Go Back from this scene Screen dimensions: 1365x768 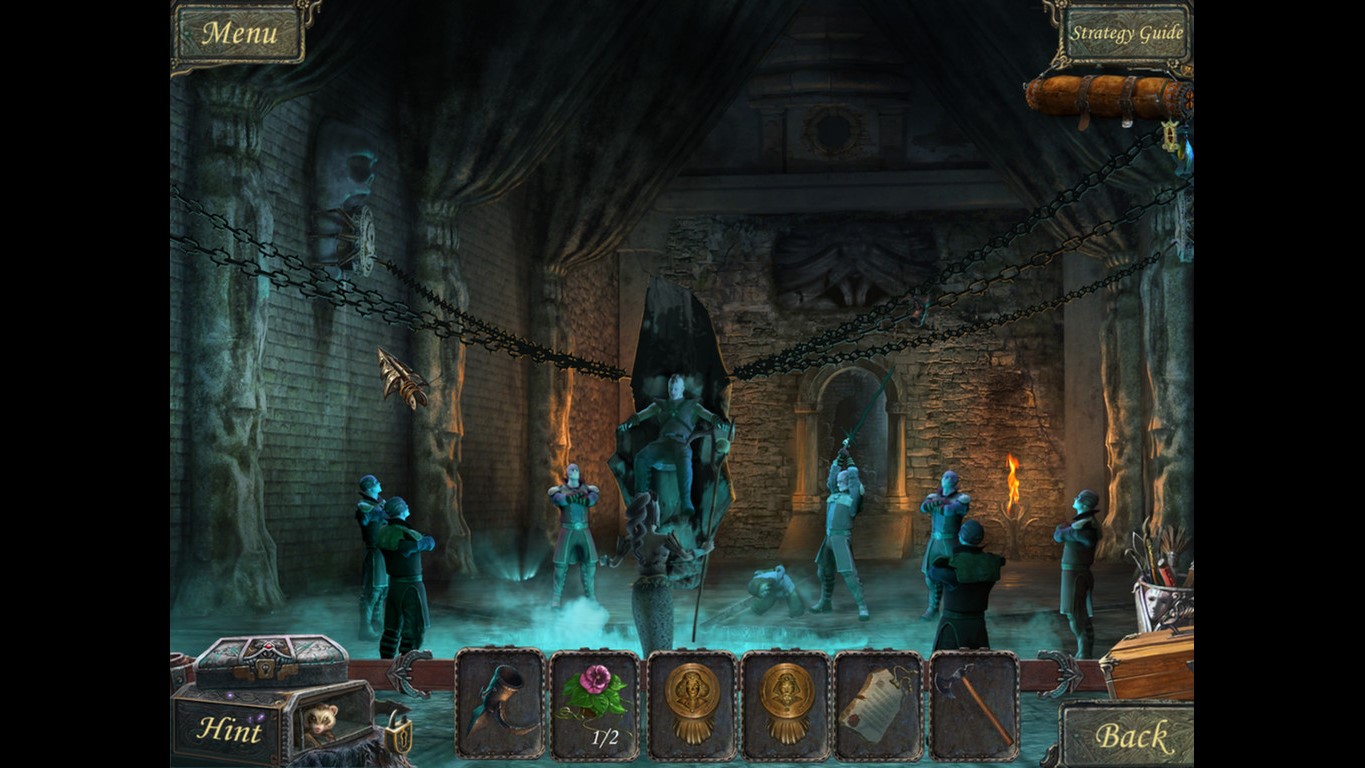coord(1130,736)
